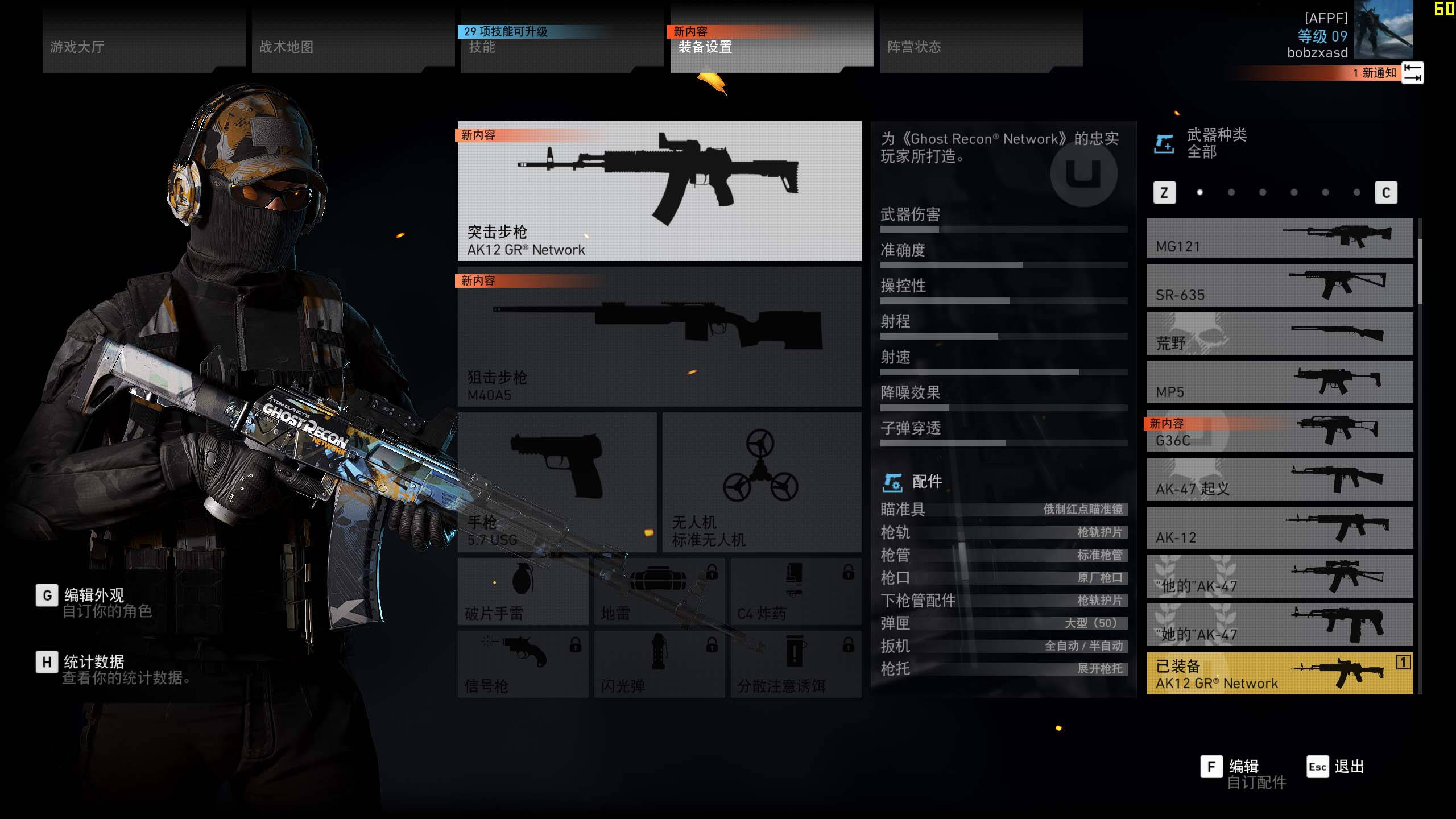This screenshot has width=1456, height=819.
Task: Select the M40A5 sniper rifle slot
Action: [659, 337]
